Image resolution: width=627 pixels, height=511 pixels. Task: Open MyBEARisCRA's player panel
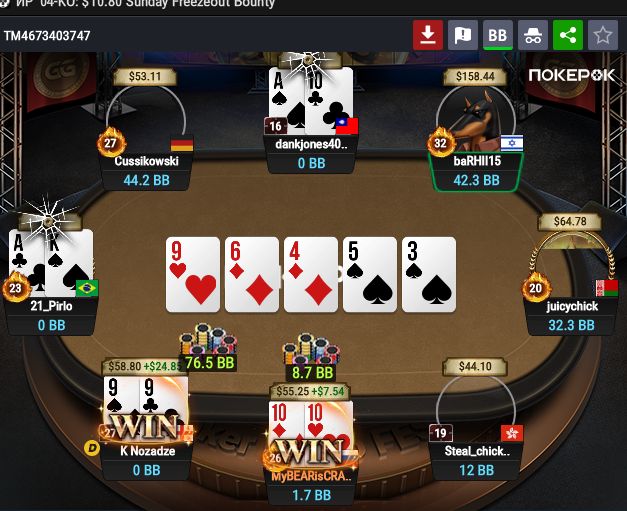tap(311, 486)
